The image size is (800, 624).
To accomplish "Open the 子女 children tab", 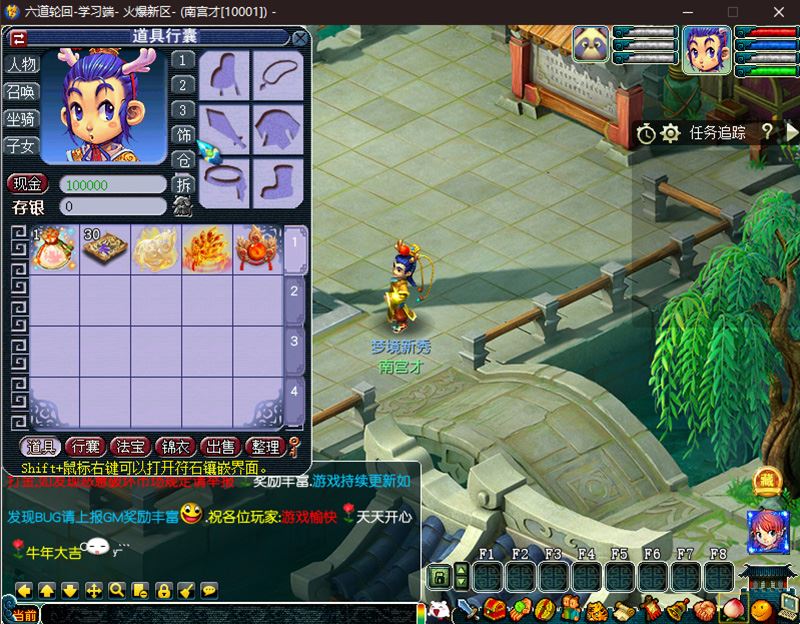I will (x=21, y=146).
